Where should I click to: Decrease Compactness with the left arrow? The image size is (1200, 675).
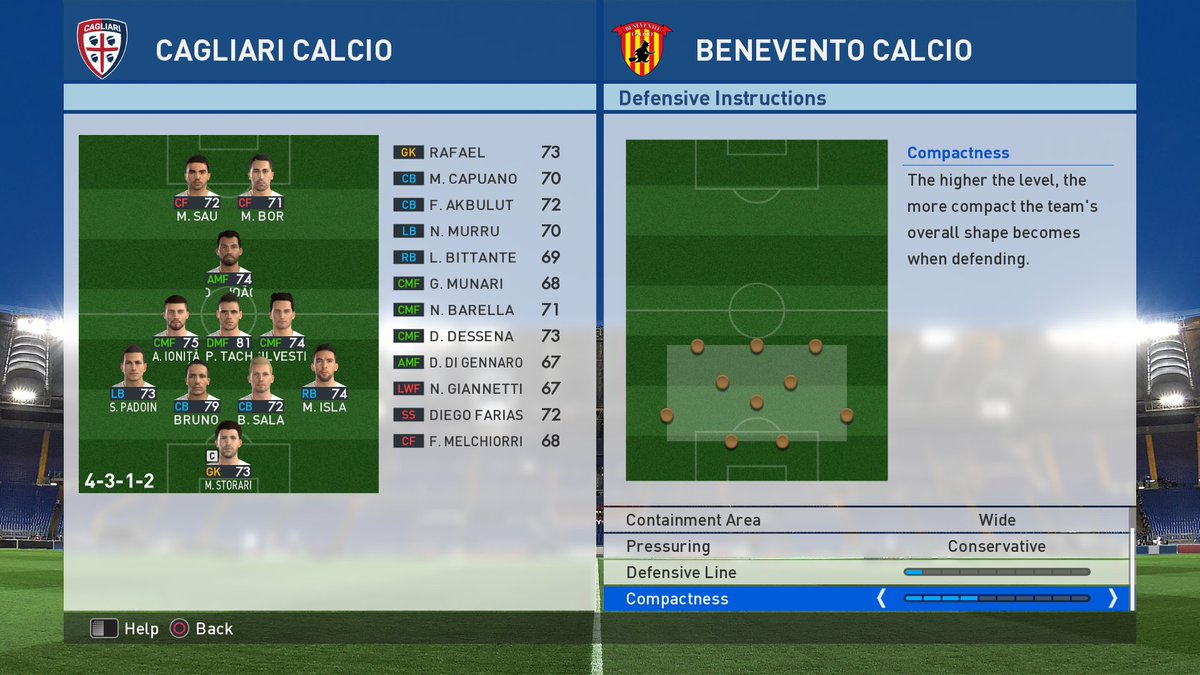click(881, 599)
